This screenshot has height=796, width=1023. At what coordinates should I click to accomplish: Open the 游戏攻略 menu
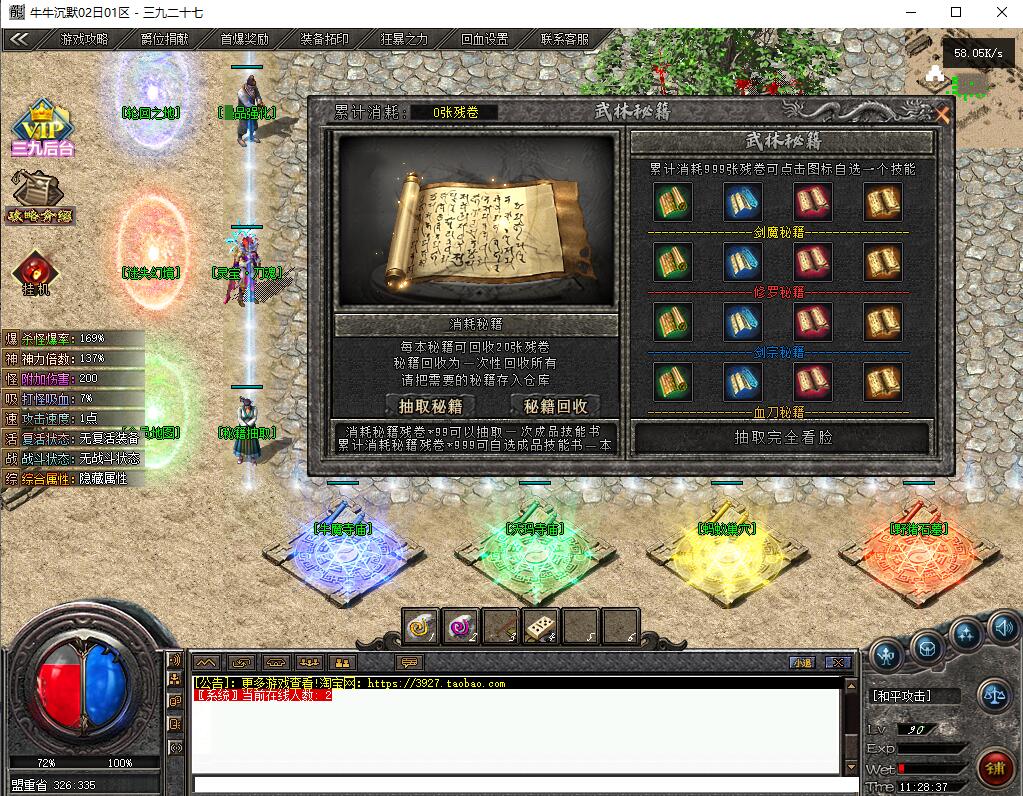pos(85,40)
